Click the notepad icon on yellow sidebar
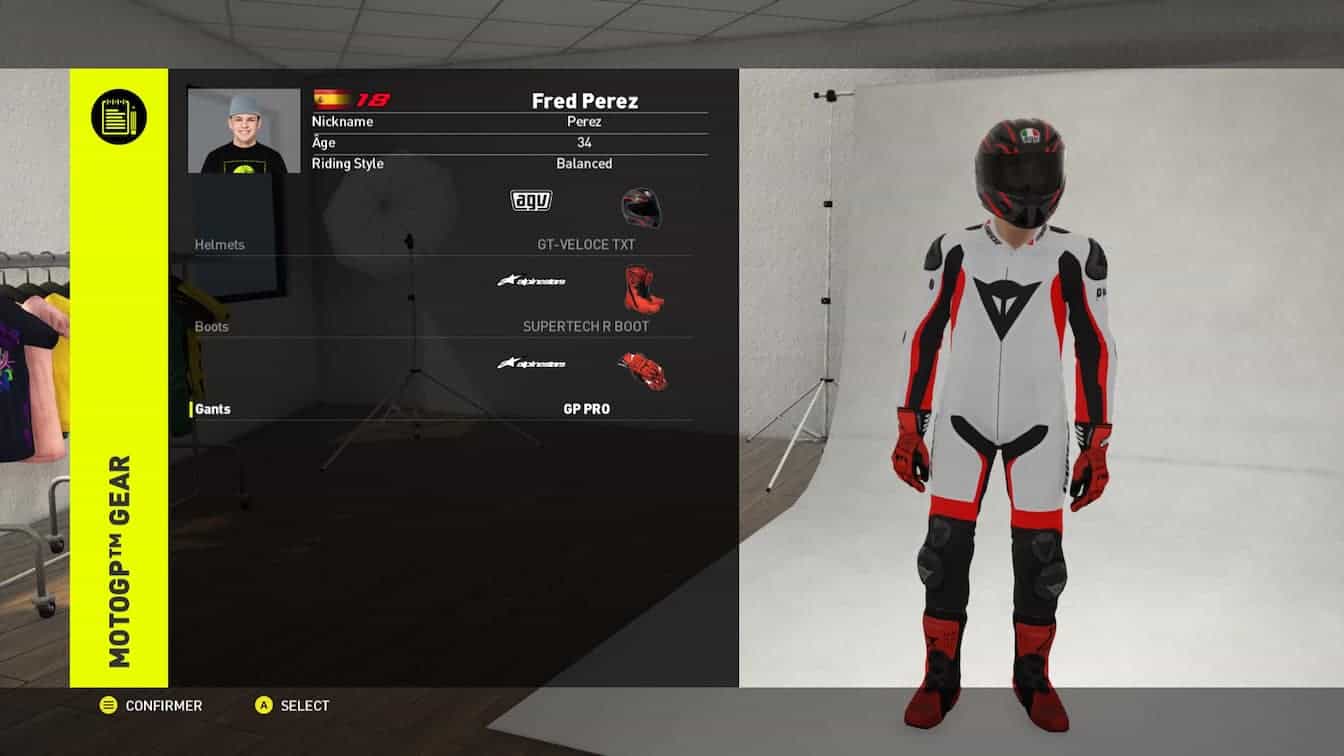The height and width of the screenshot is (756, 1344). (119, 117)
